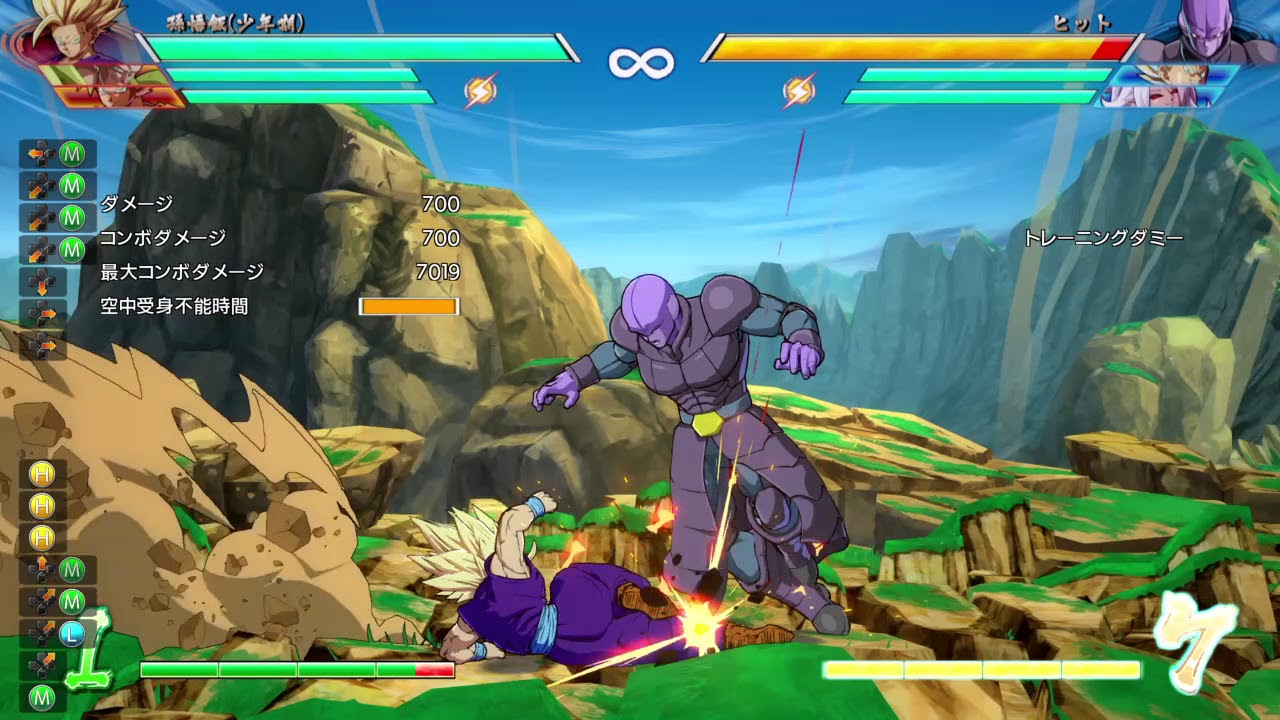The width and height of the screenshot is (1280, 720).
Task: Toggle the 空中受身不能時間 orange gauge
Action: coord(409,306)
